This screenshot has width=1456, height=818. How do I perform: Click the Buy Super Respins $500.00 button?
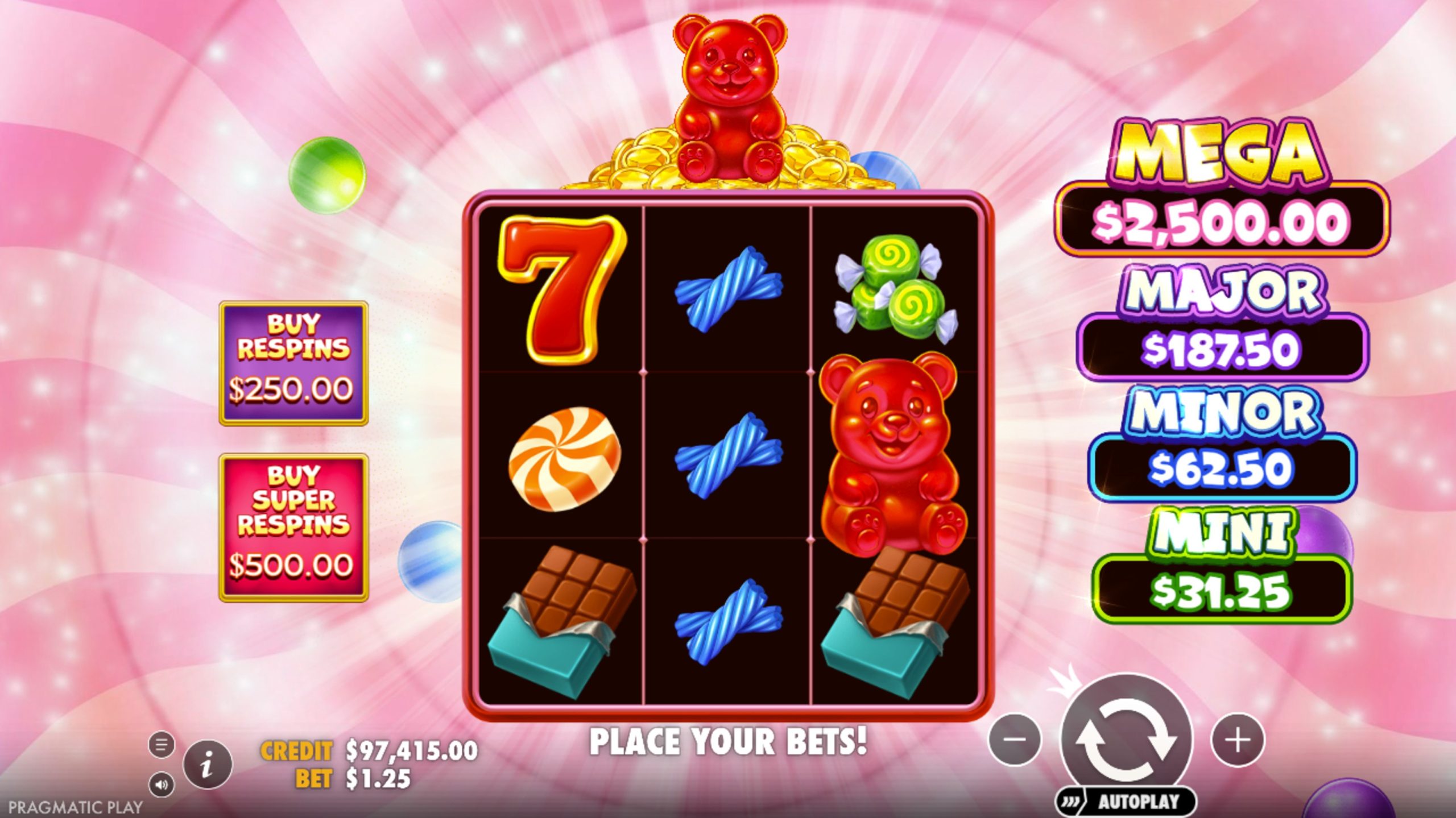293,529
